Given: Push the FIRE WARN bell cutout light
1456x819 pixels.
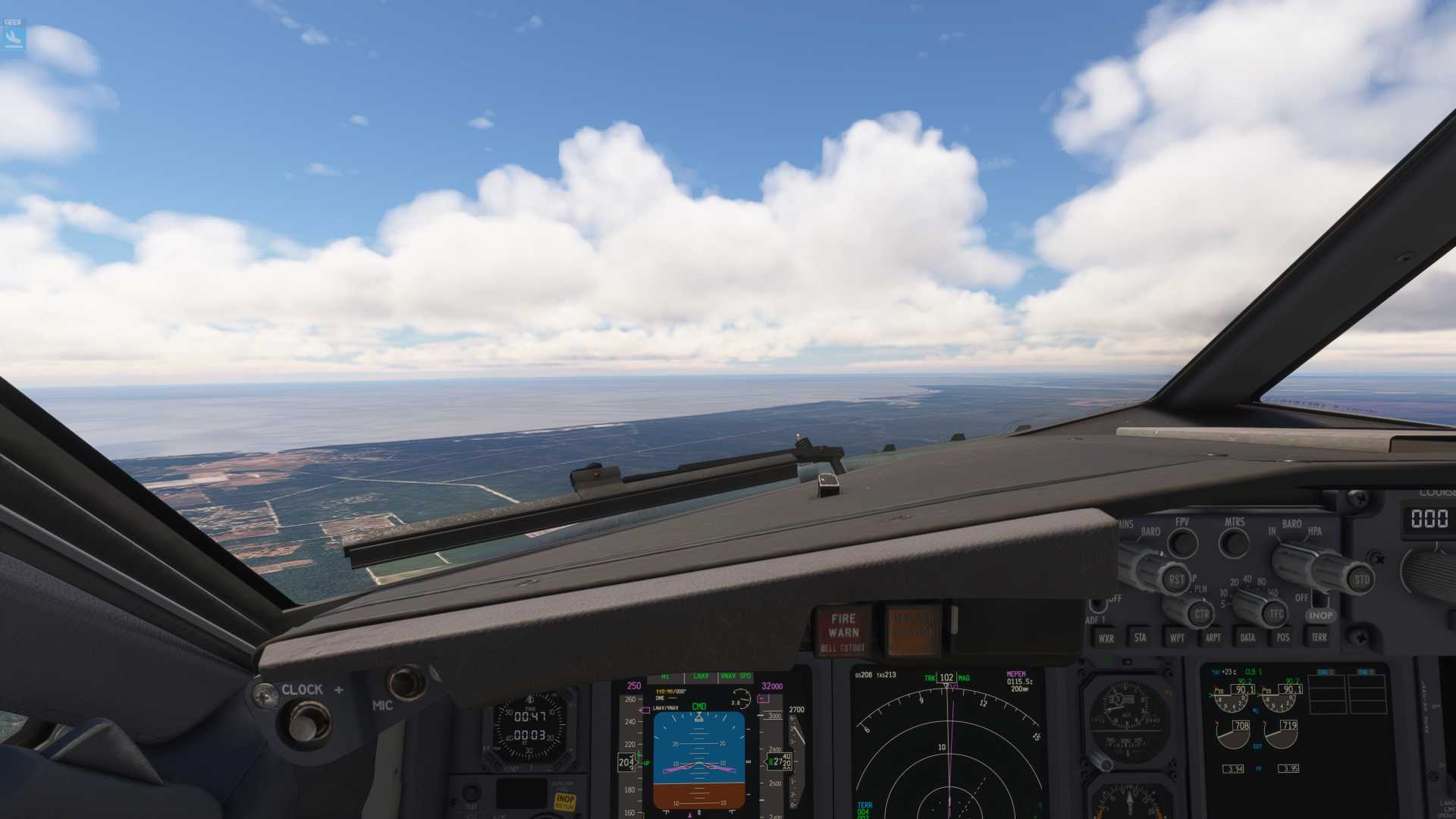Looking at the screenshot, I should 843,630.
